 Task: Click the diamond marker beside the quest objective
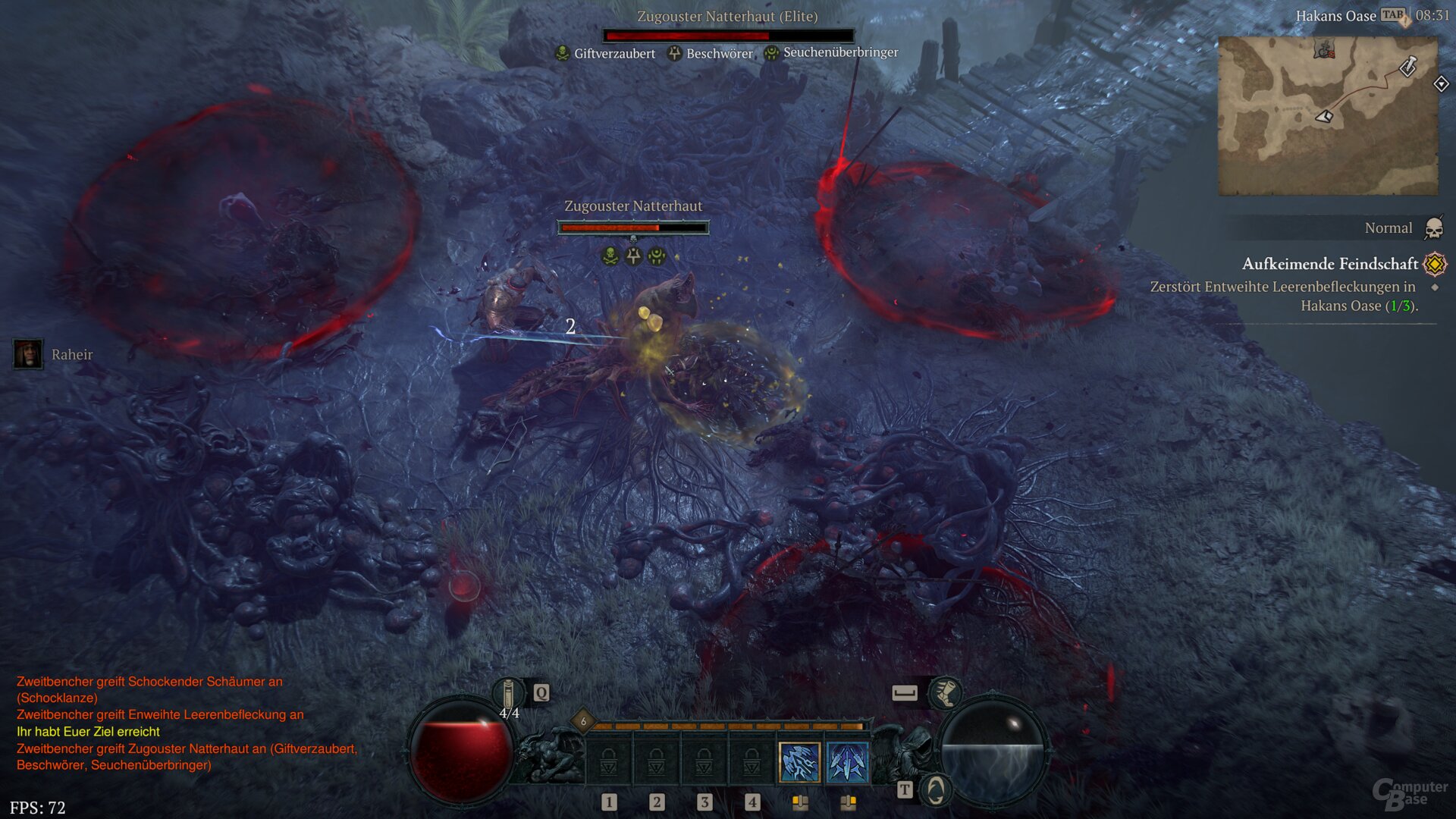click(x=1437, y=288)
